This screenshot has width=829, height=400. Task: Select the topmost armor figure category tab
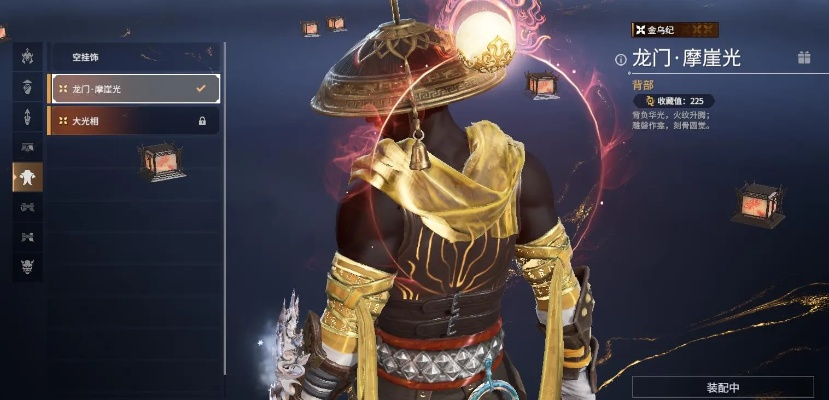click(27, 56)
